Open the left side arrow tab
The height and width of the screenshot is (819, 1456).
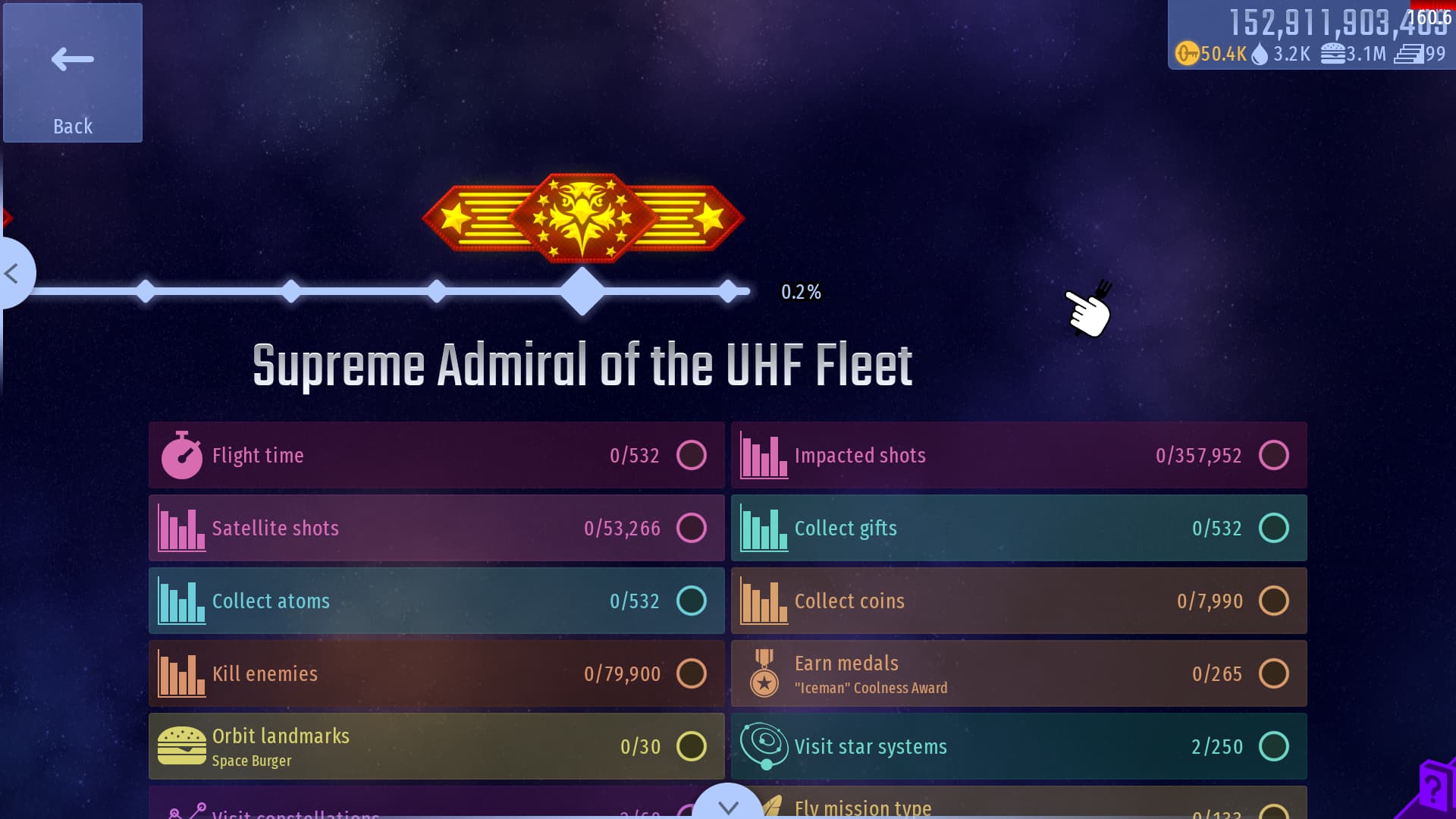coord(14,273)
